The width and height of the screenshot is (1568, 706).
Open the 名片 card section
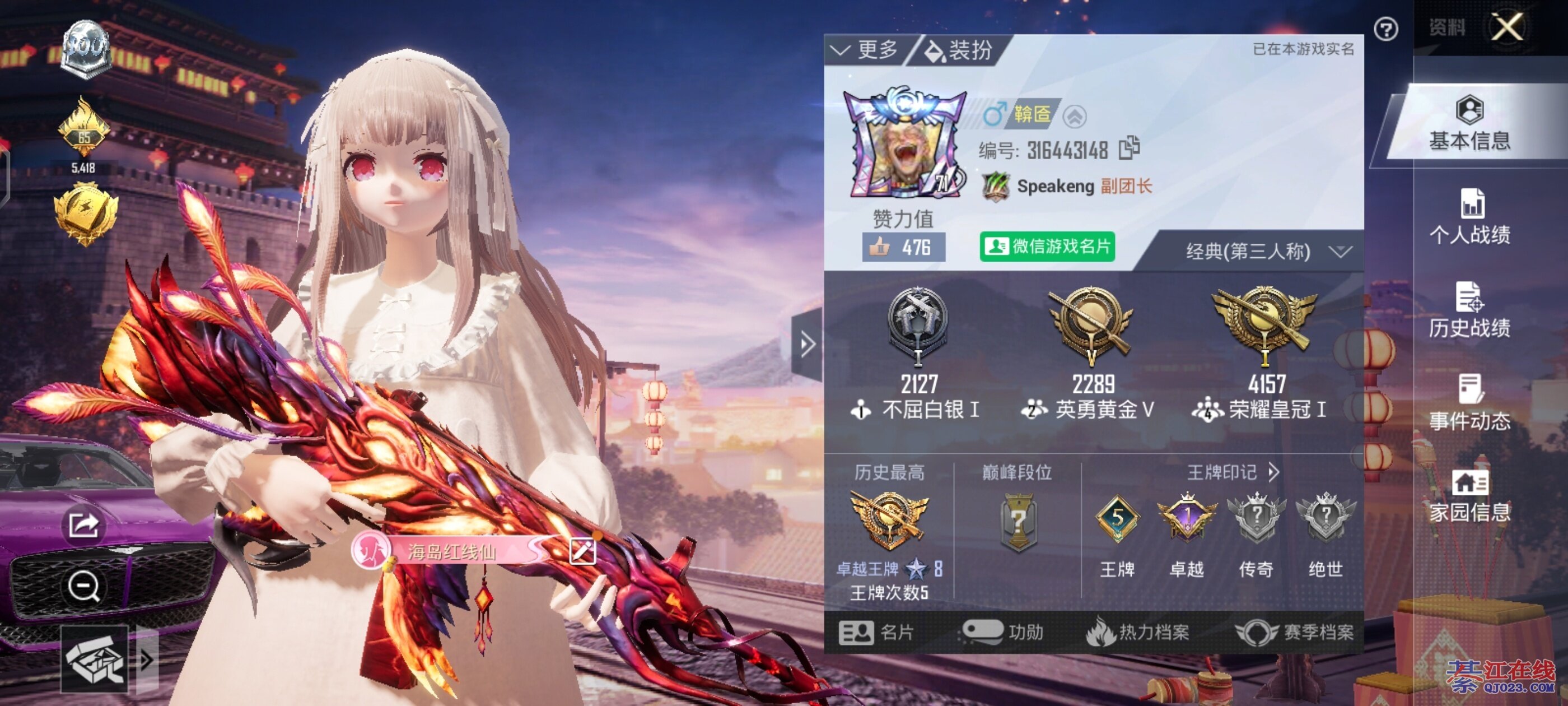[876, 633]
